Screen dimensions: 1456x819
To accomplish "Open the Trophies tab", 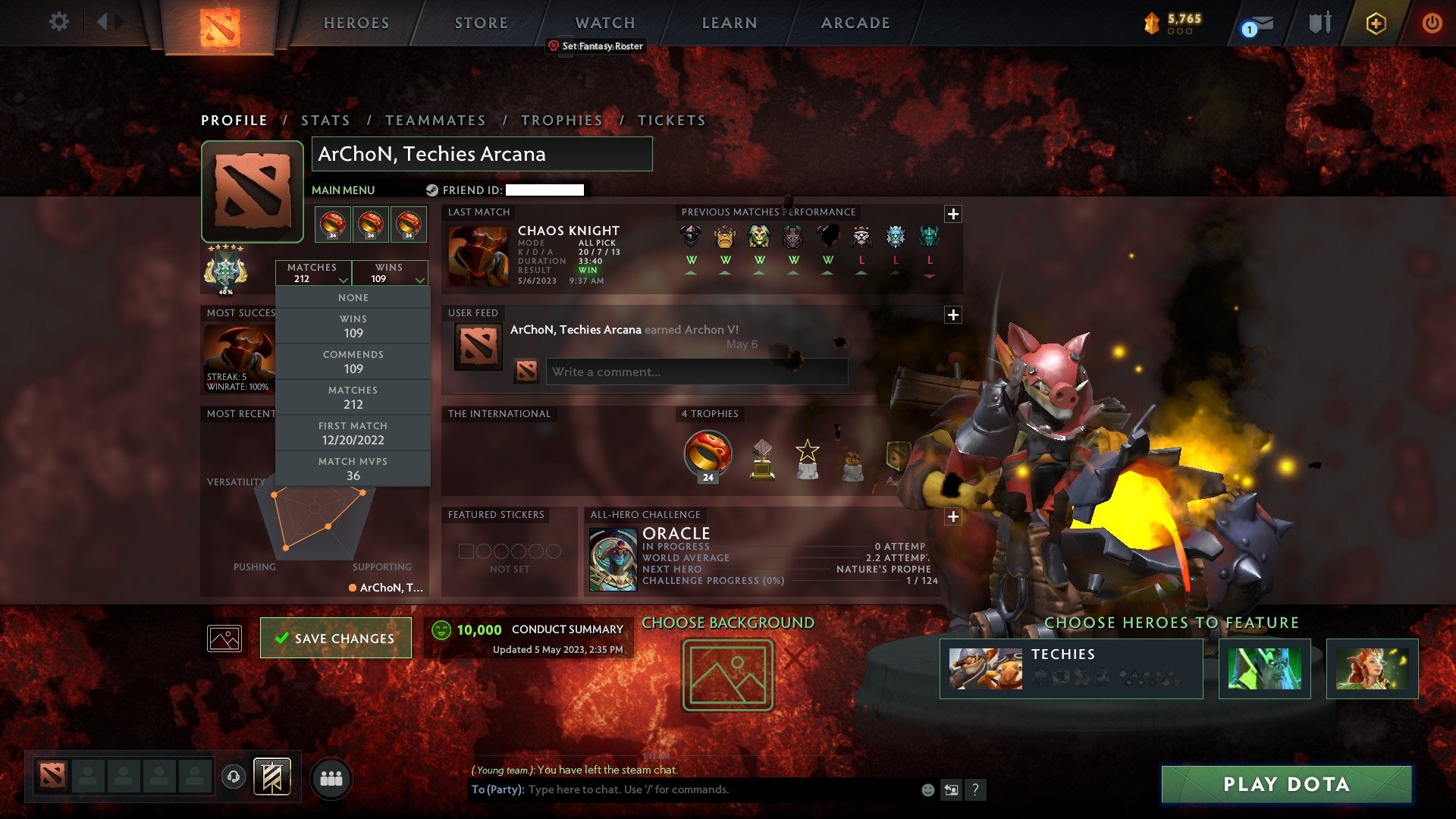I will pos(561,120).
